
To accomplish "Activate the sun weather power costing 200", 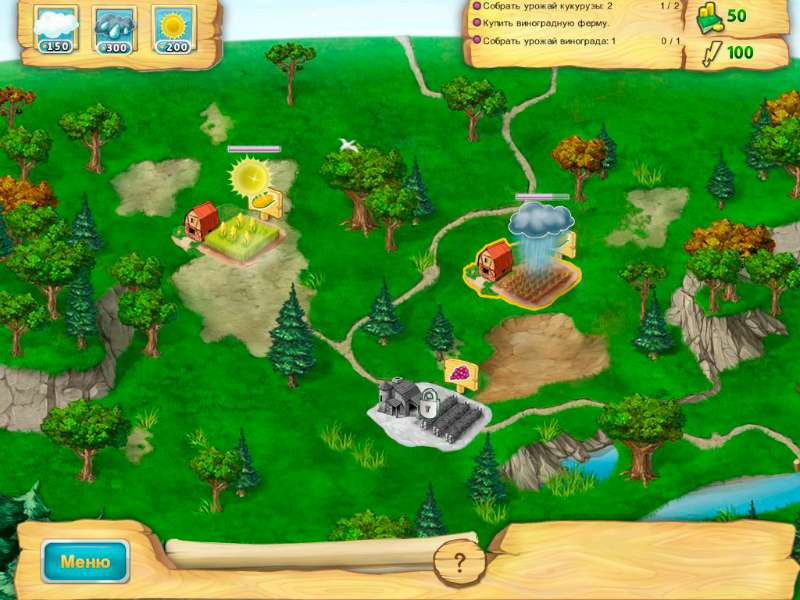I will click(174, 29).
